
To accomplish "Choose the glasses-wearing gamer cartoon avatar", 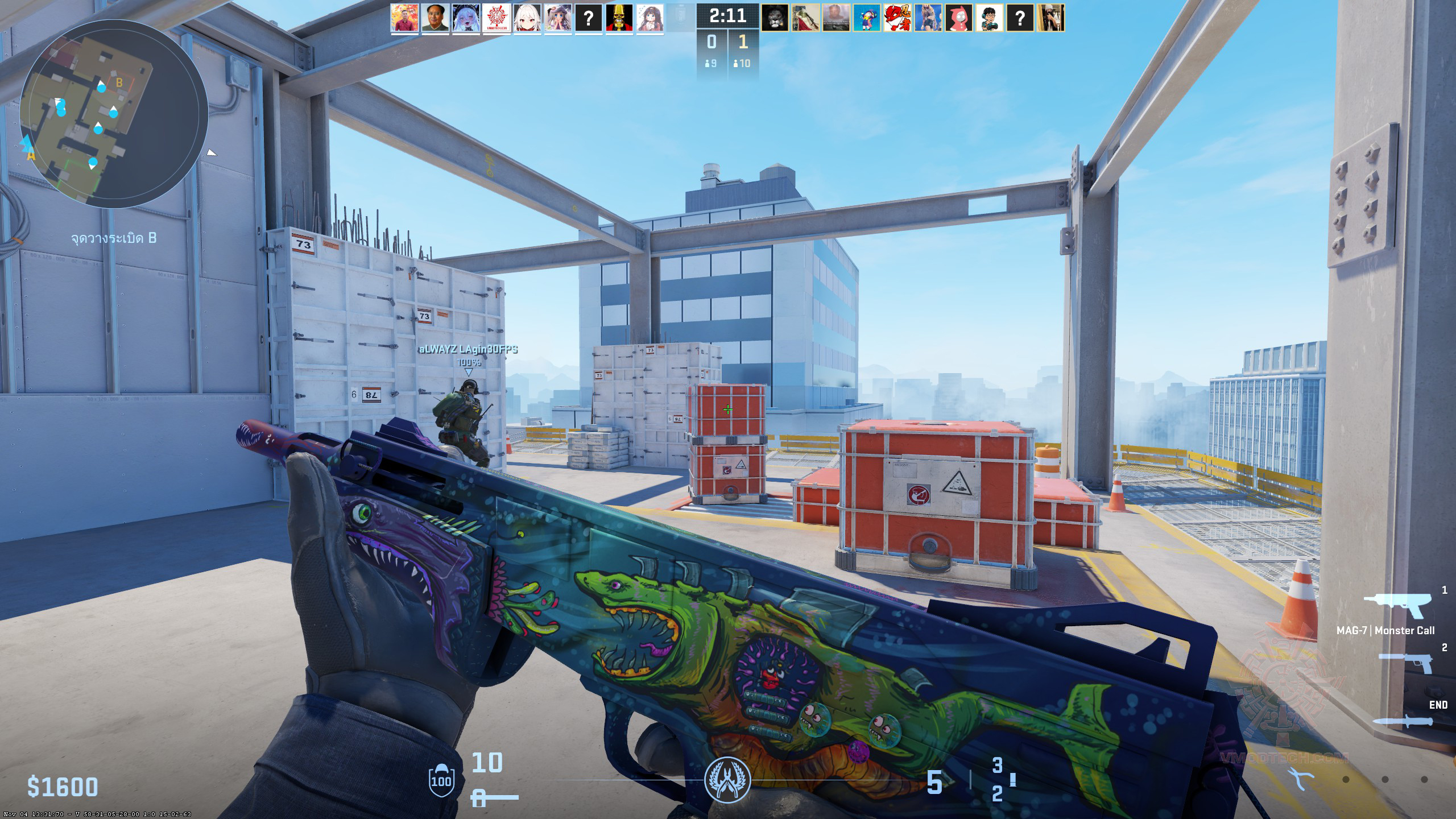I will coord(990,18).
